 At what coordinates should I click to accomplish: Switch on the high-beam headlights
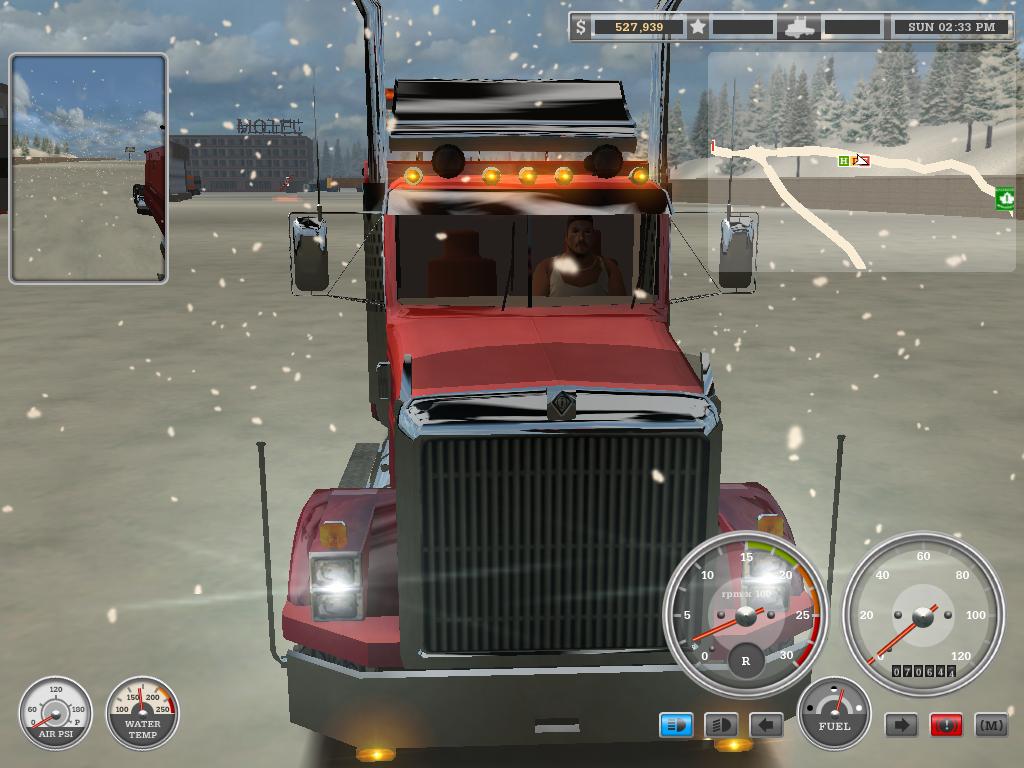click(721, 725)
